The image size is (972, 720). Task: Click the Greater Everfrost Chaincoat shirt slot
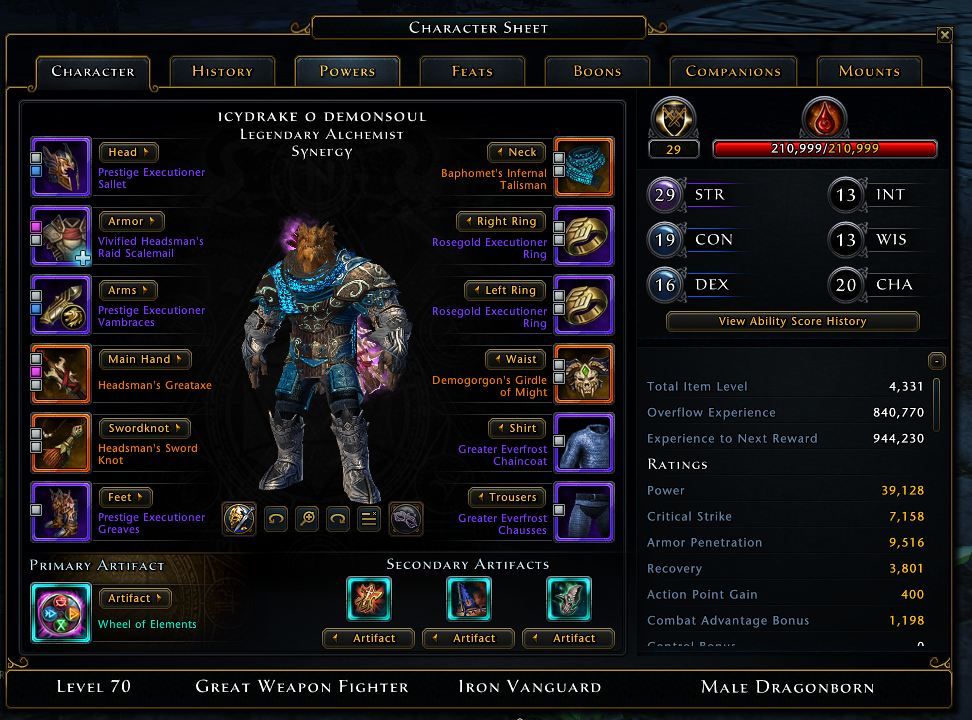(583, 443)
